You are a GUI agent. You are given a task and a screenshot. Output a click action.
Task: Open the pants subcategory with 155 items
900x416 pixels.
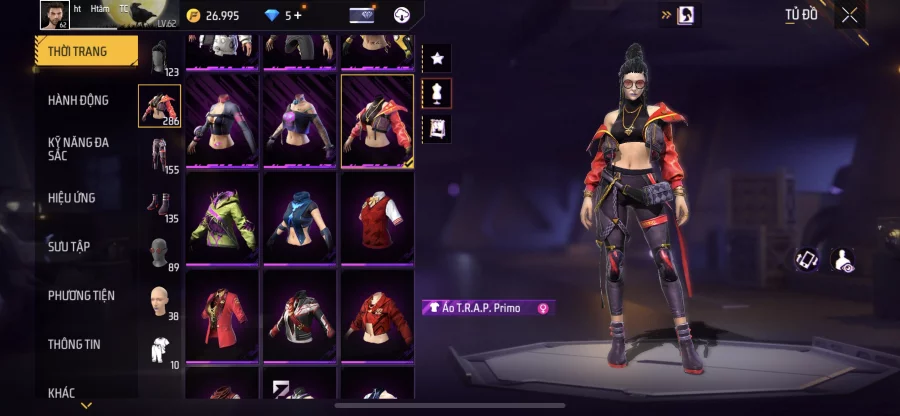tap(159, 157)
